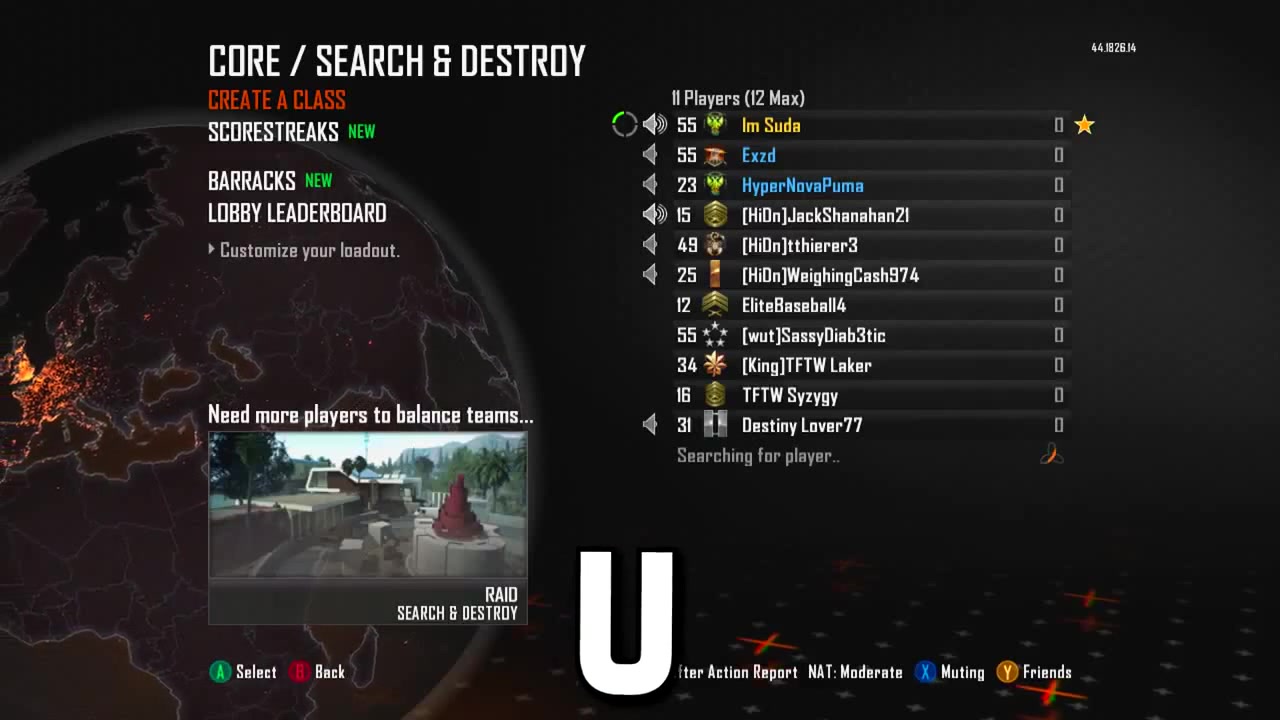Click the gold star next to Im Suda
The image size is (1280, 720).
click(1084, 125)
